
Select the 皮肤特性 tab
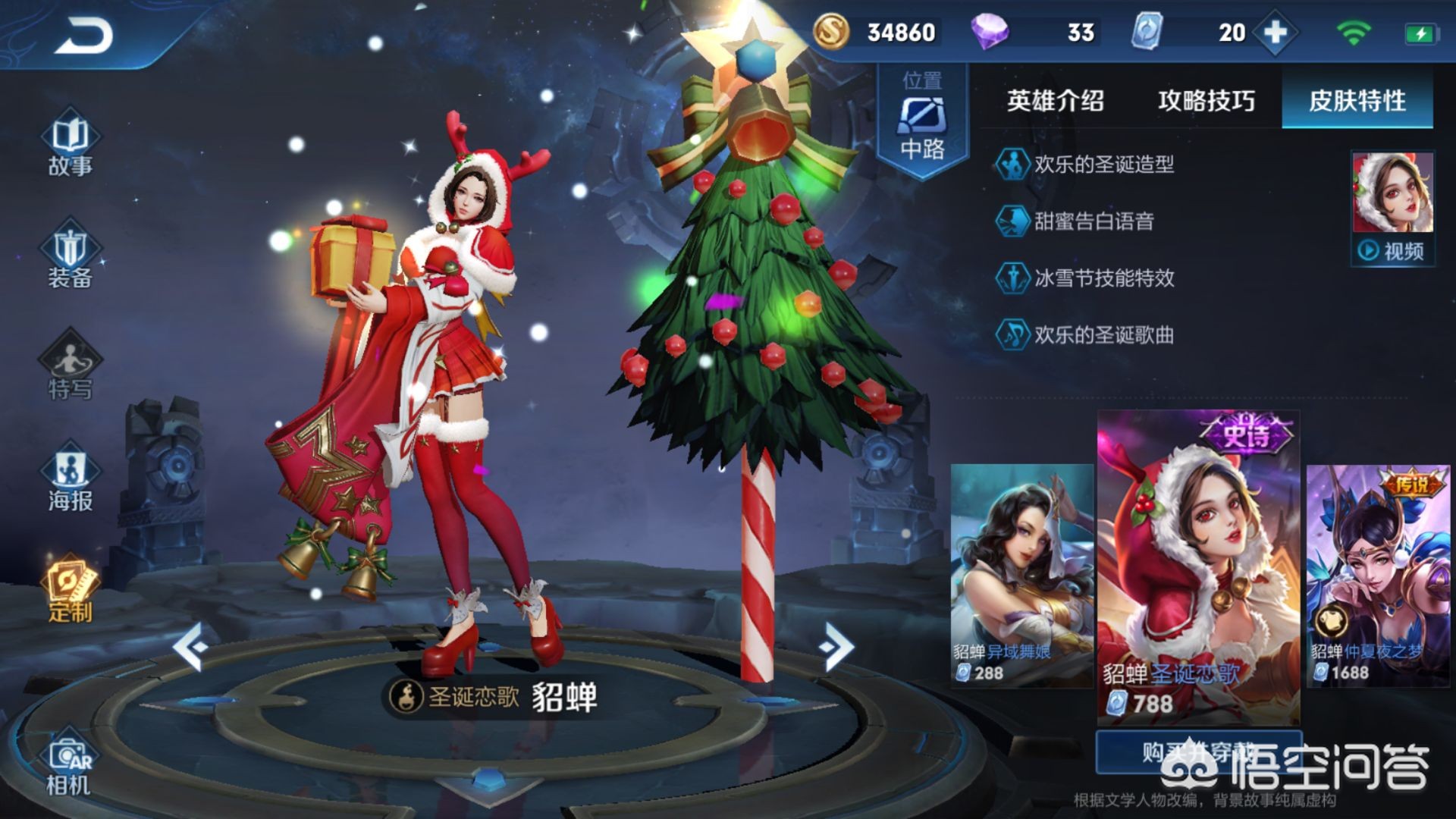[1357, 101]
